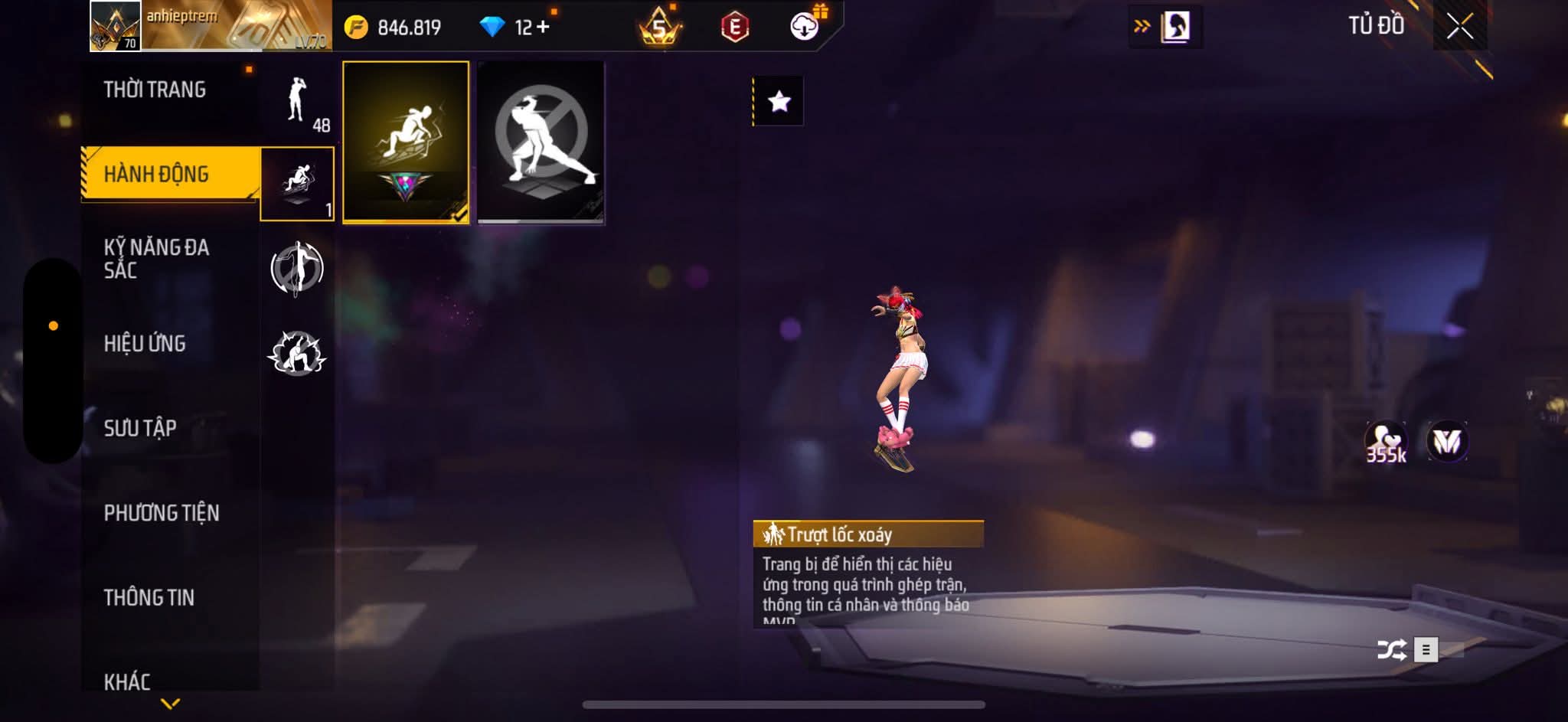Choose the unequip emote tile with crossed circle

pyautogui.click(x=541, y=142)
